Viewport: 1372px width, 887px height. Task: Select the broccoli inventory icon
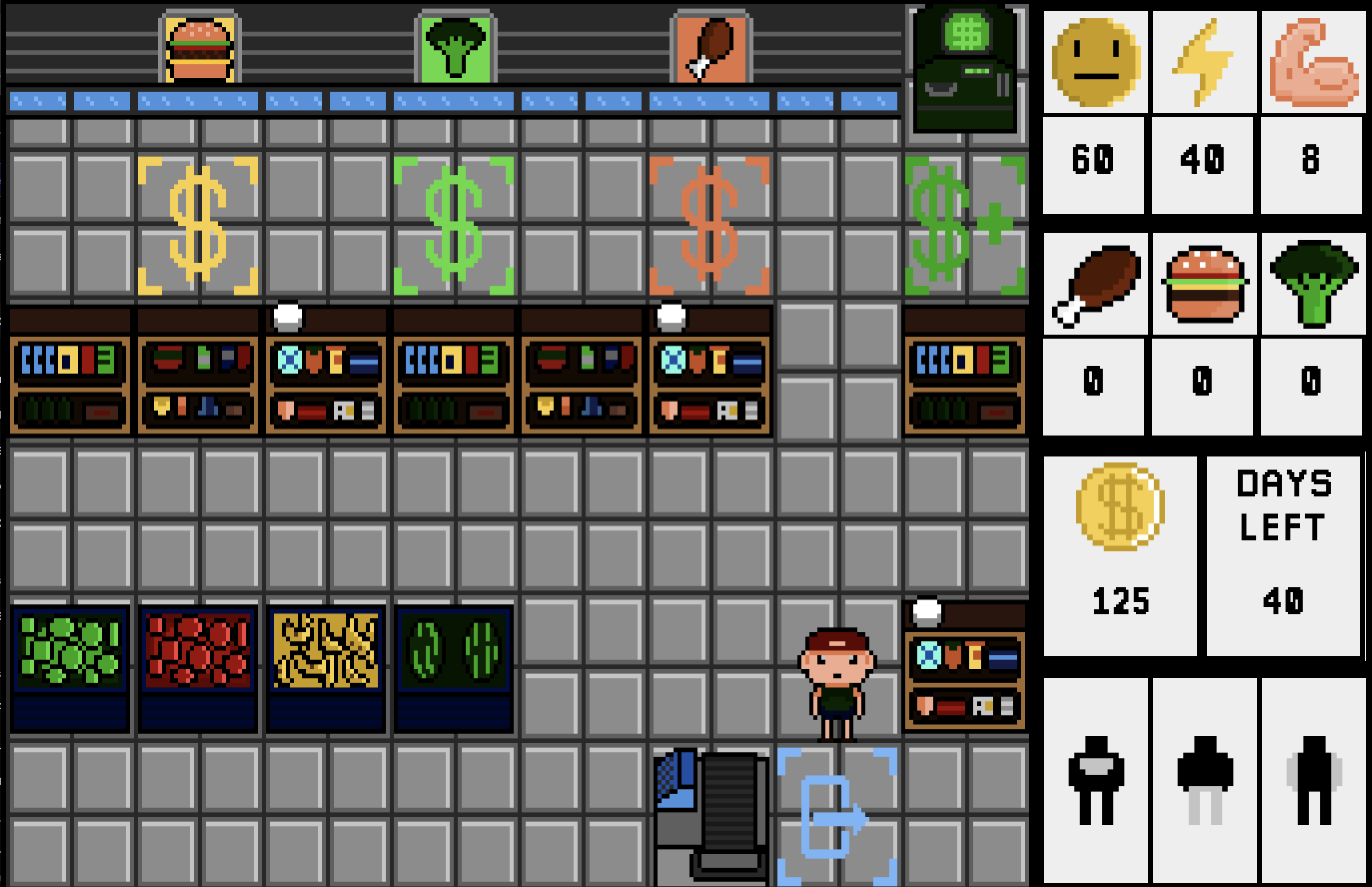(1313, 285)
